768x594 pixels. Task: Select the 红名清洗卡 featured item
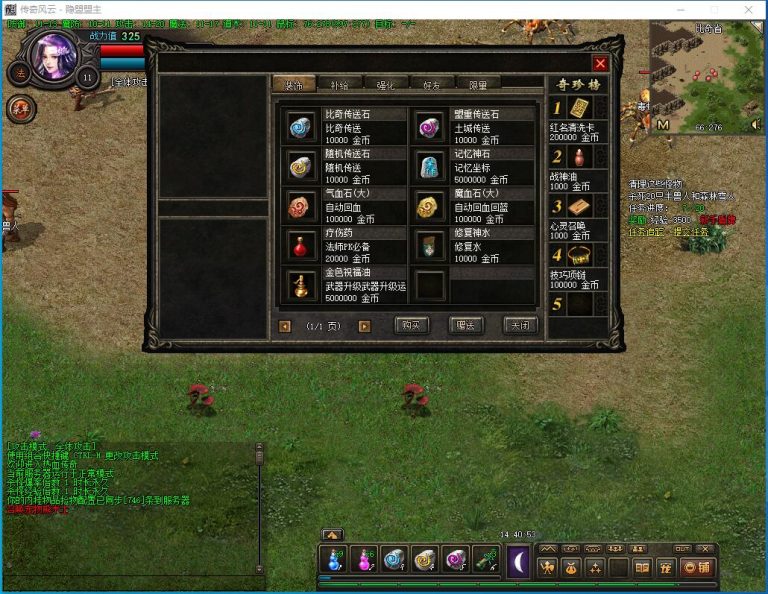(580, 108)
